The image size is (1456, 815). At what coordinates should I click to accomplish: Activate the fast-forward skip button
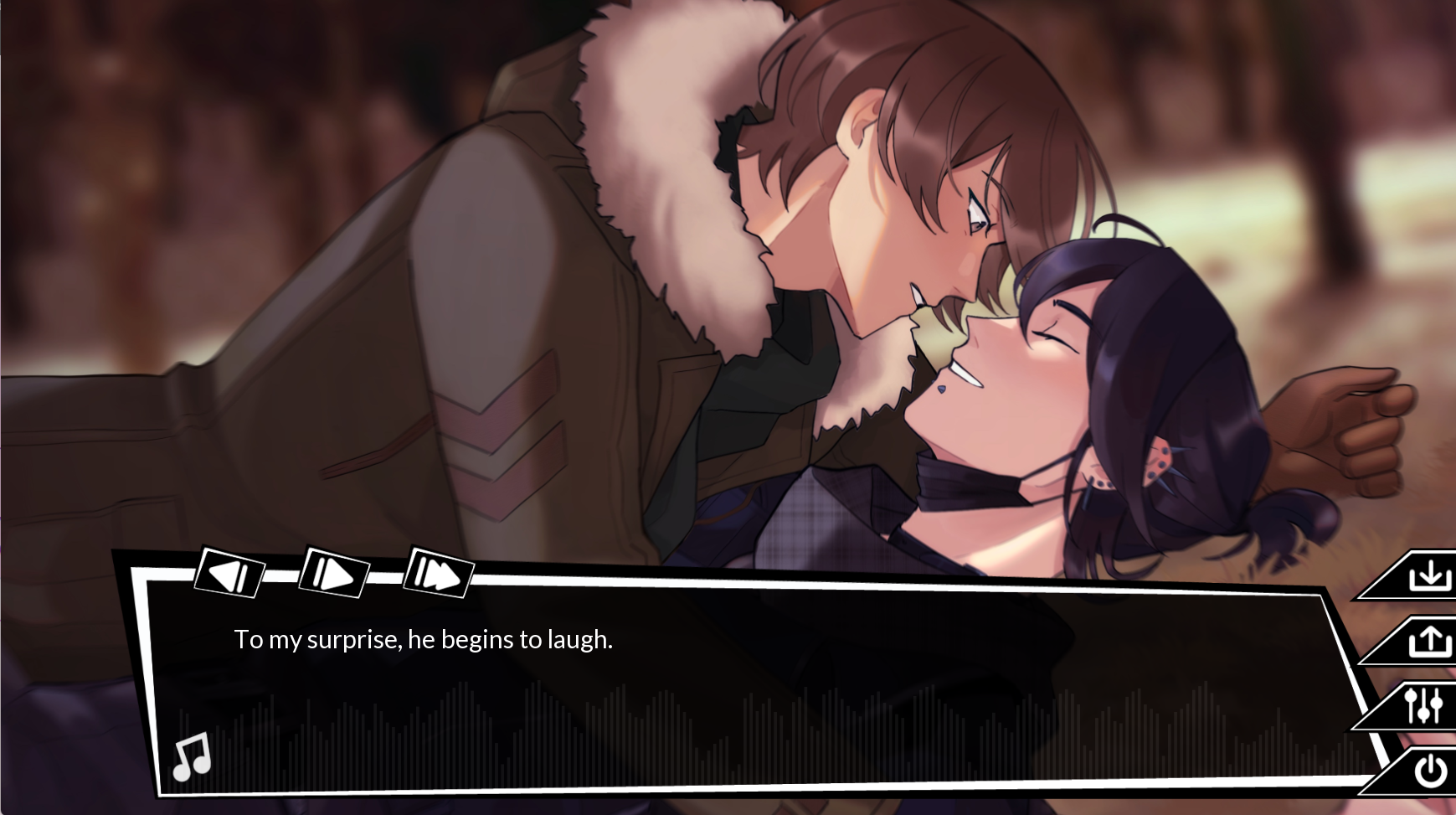pyautogui.click(x=438, y=575)
